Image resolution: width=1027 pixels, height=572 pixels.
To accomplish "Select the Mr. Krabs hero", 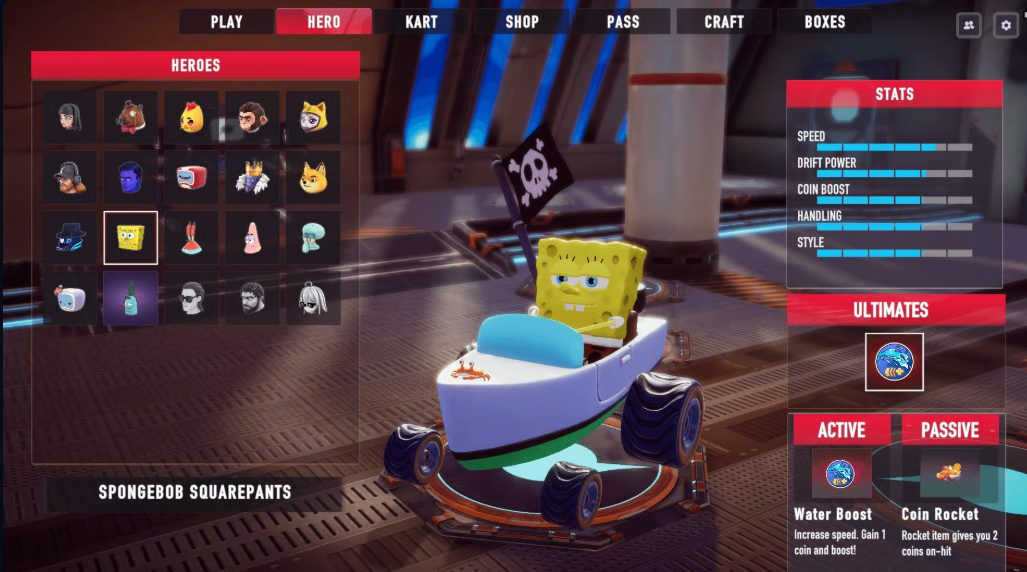I will 191,238.
